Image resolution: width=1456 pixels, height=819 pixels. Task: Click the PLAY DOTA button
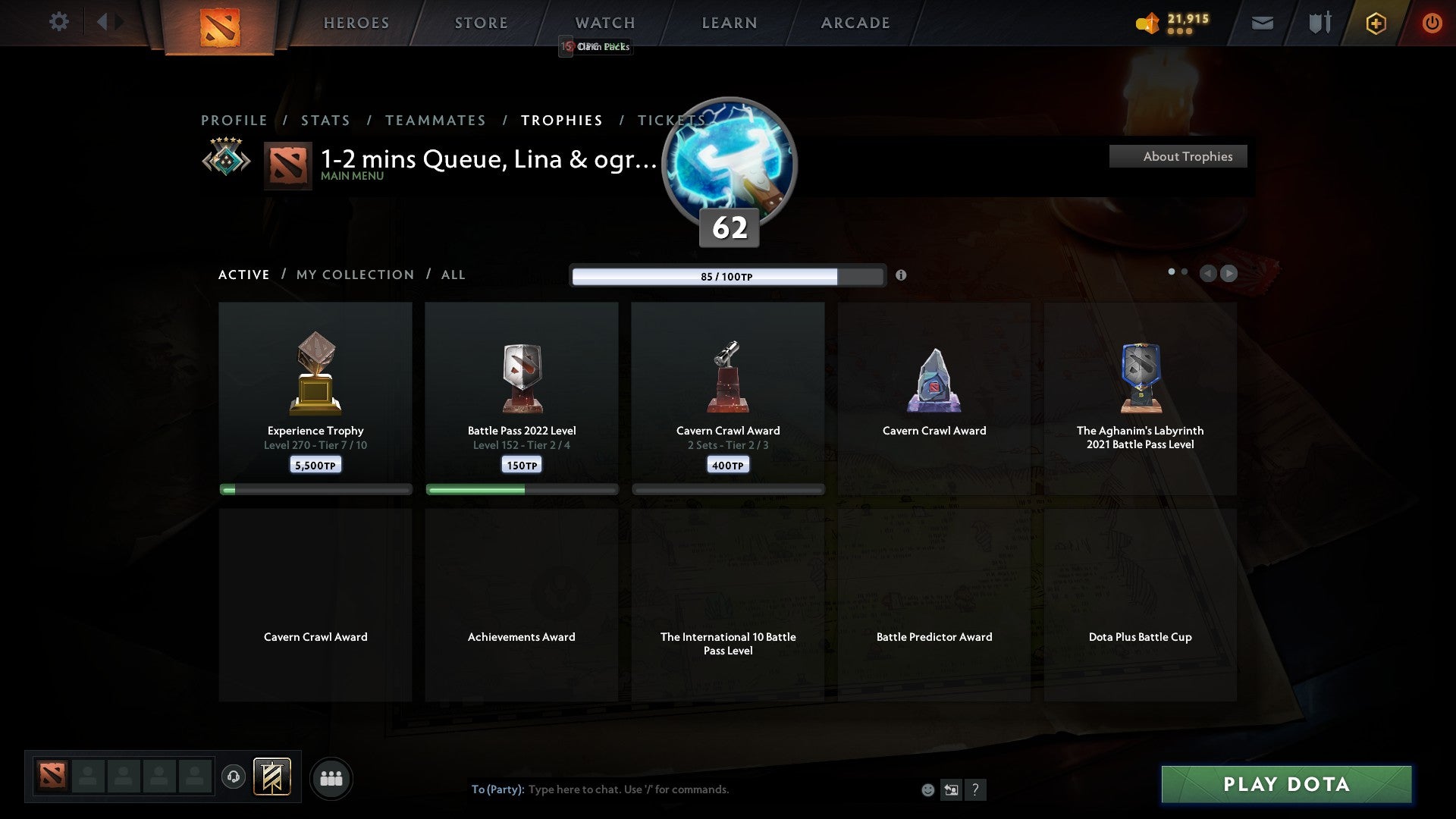pos(1285,785)
